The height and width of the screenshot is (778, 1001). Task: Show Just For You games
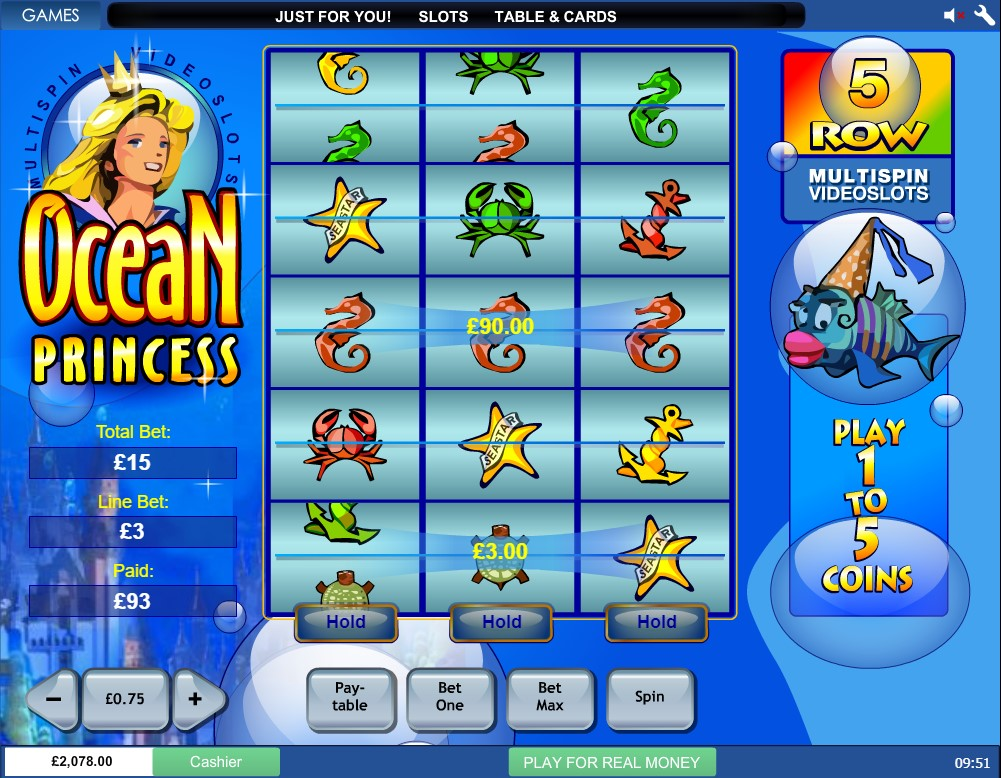pos(333,16)
